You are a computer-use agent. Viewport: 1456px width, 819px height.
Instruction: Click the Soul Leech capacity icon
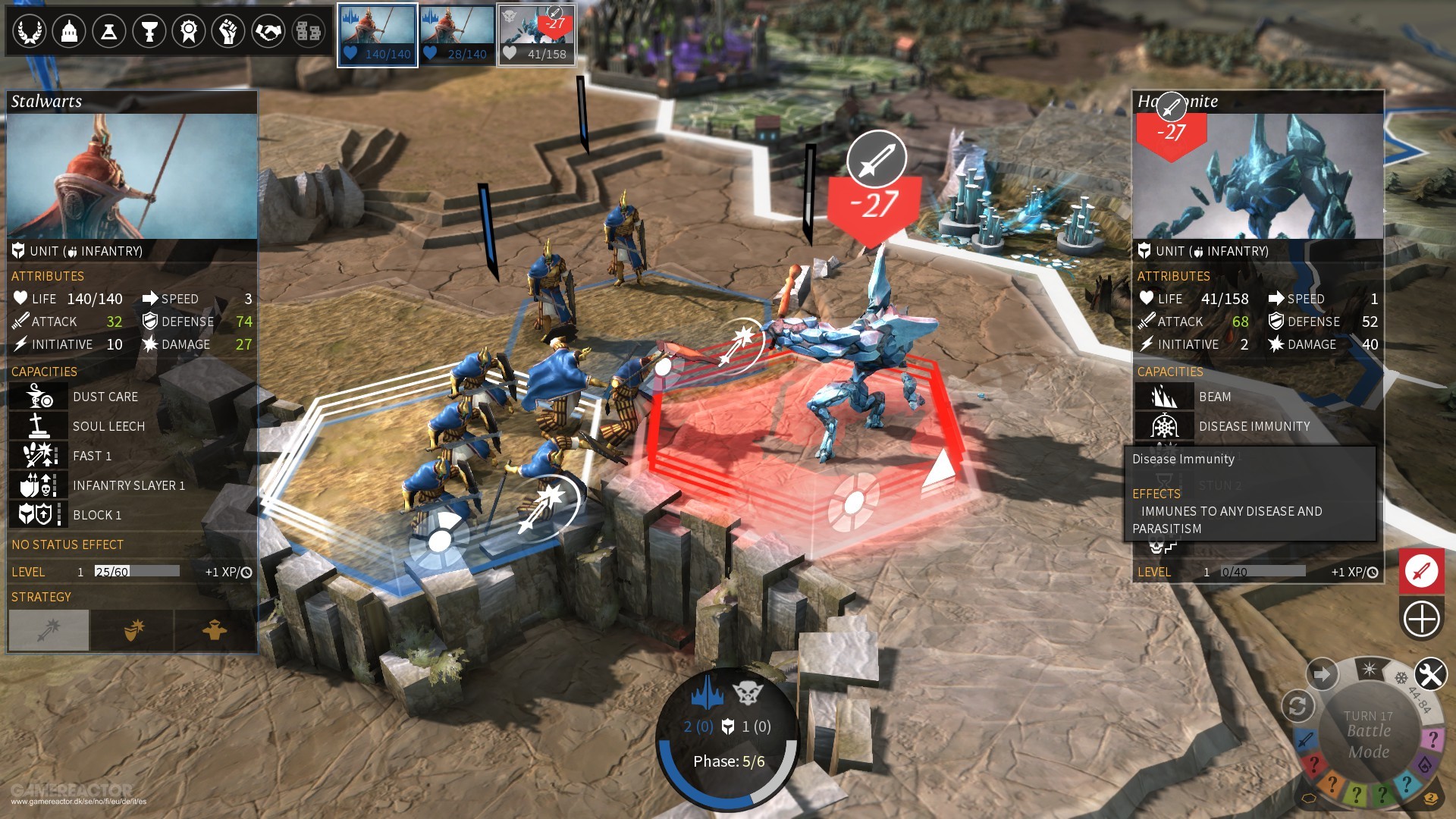[x=38, y=425]
